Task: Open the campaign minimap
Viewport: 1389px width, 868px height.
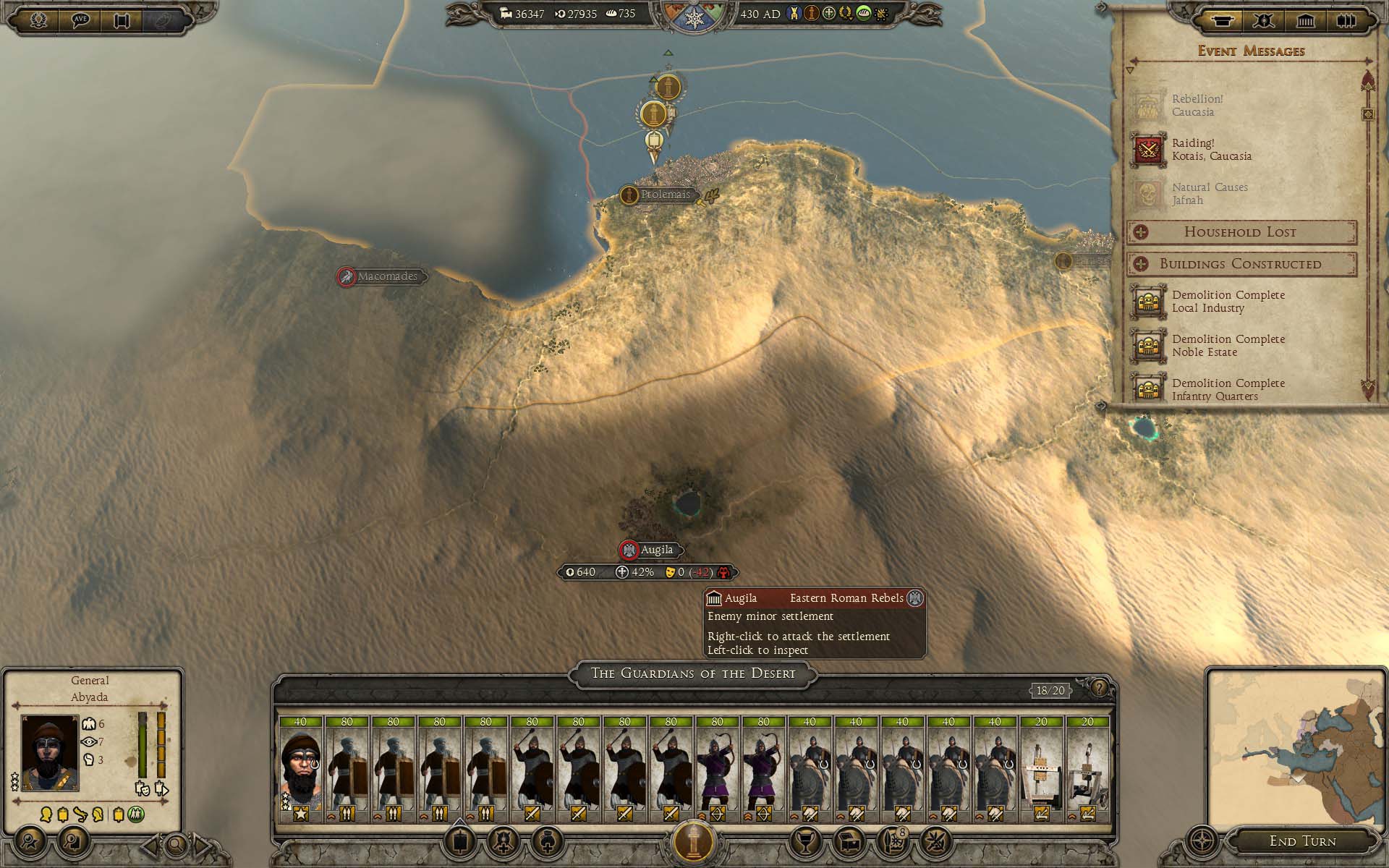Action: [1295, 749]
